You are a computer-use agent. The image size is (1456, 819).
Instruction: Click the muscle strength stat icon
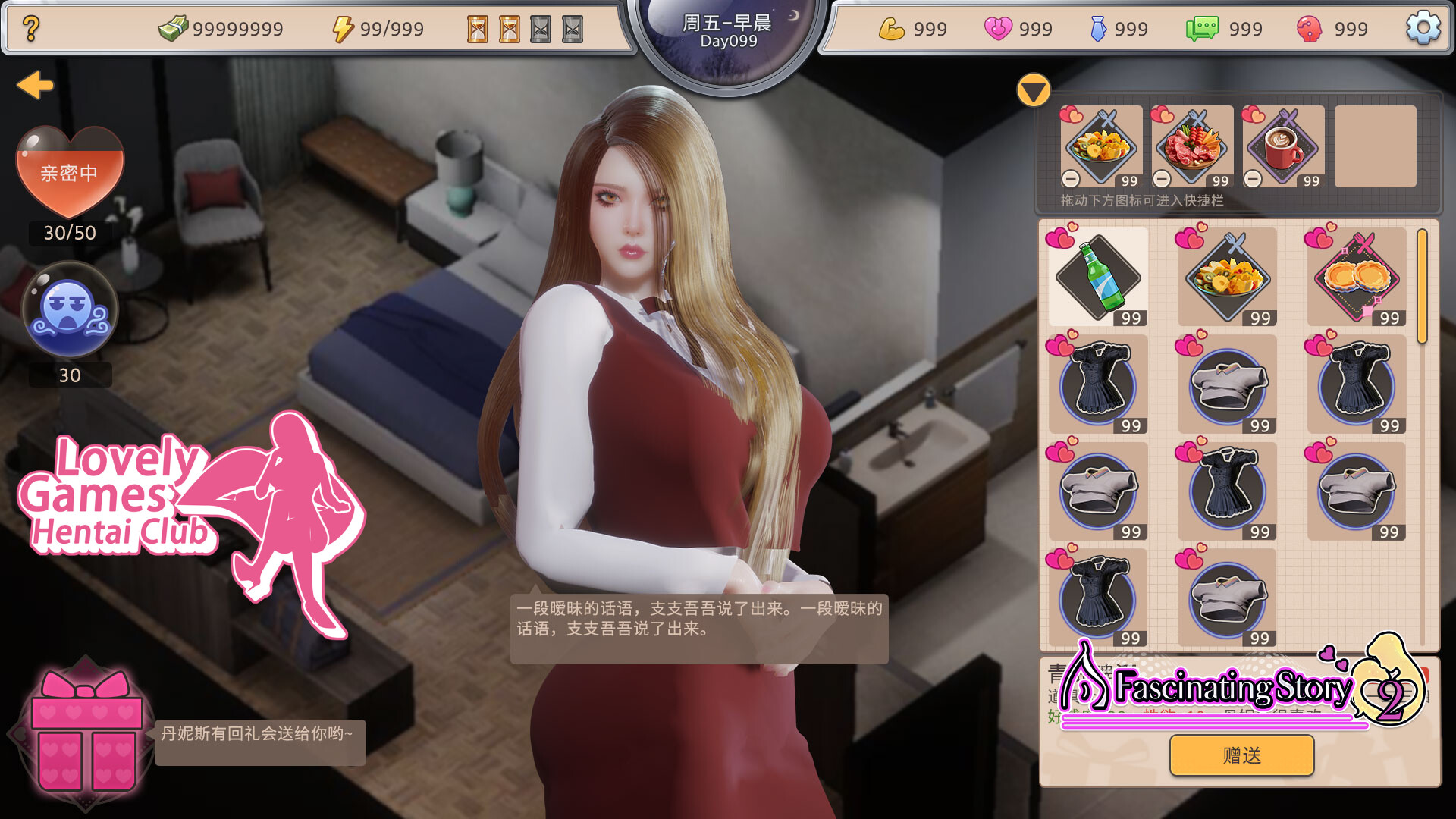point(893,28)
